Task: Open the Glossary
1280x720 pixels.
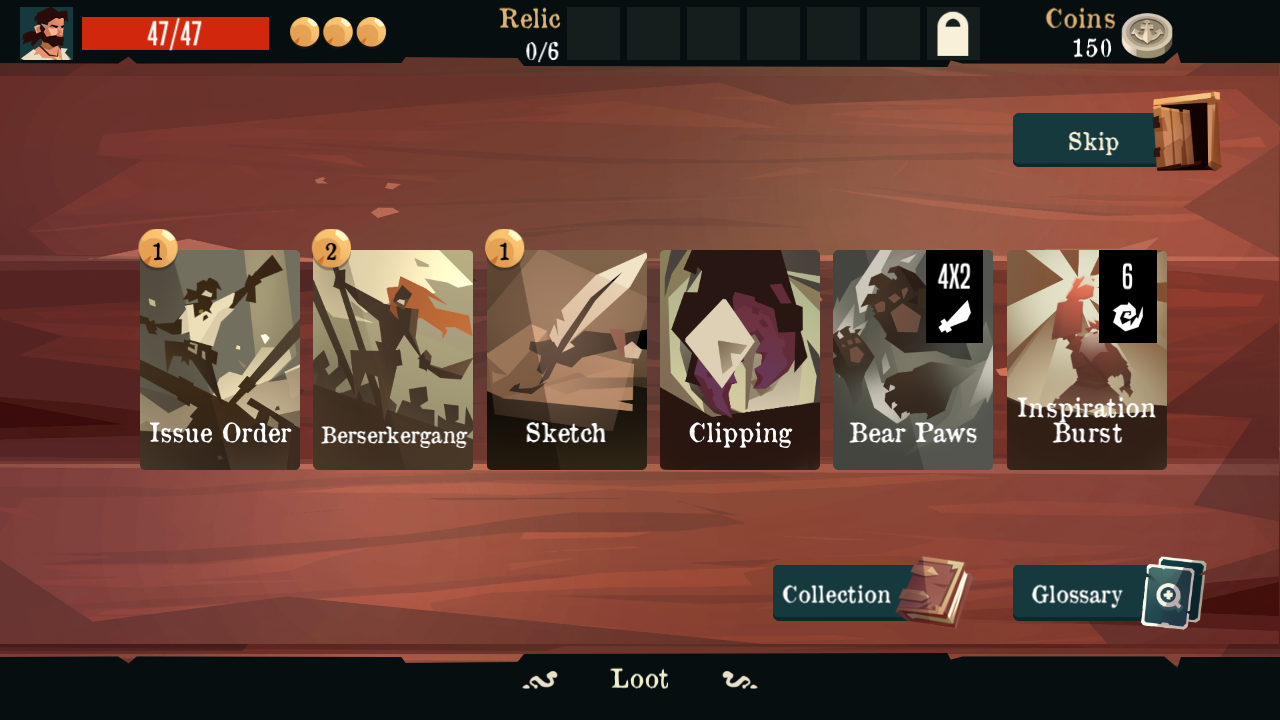Action: 1076,592
